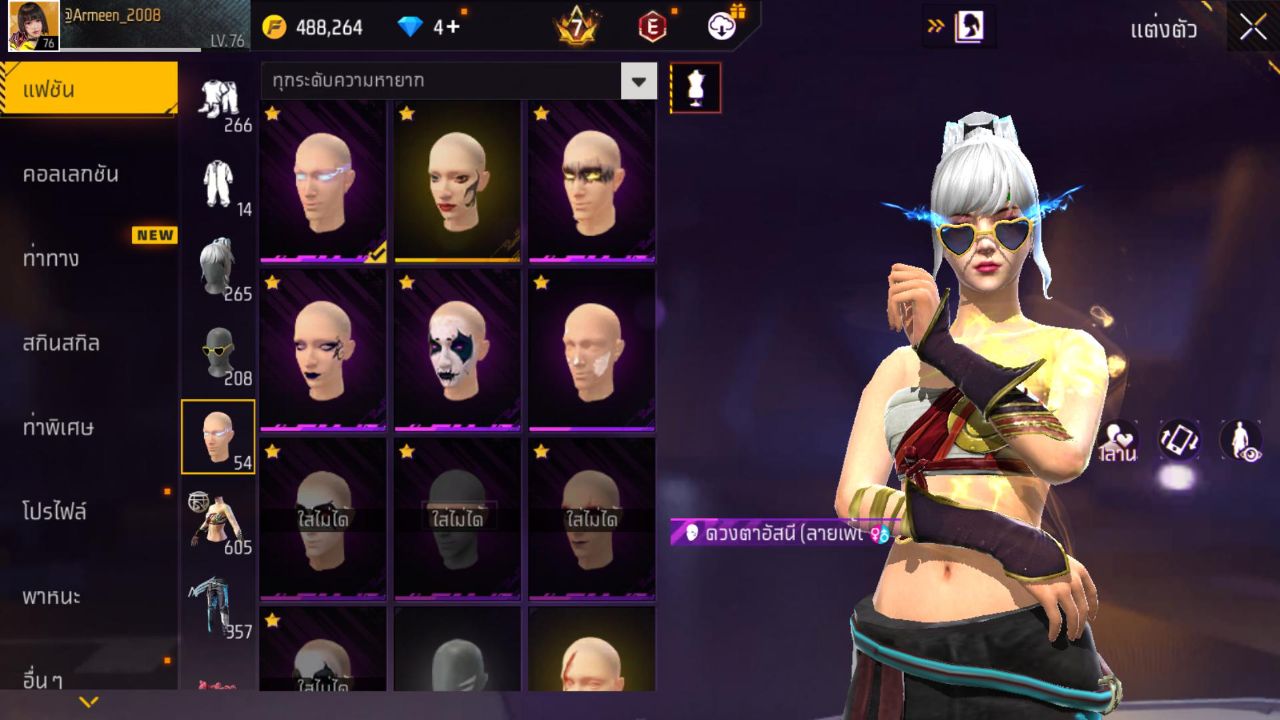The image size is (1280, 720).
Task: Select the skull face paint thumbnail
Action: pos(458,352)
